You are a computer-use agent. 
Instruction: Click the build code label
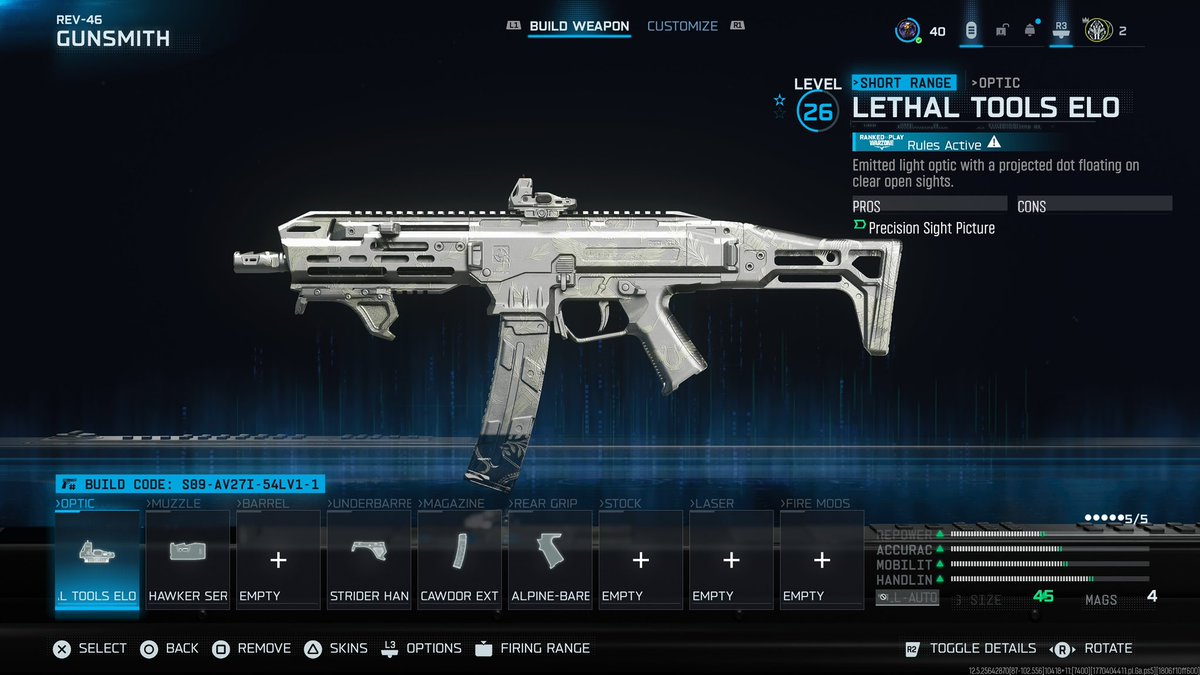pos(190,485)
